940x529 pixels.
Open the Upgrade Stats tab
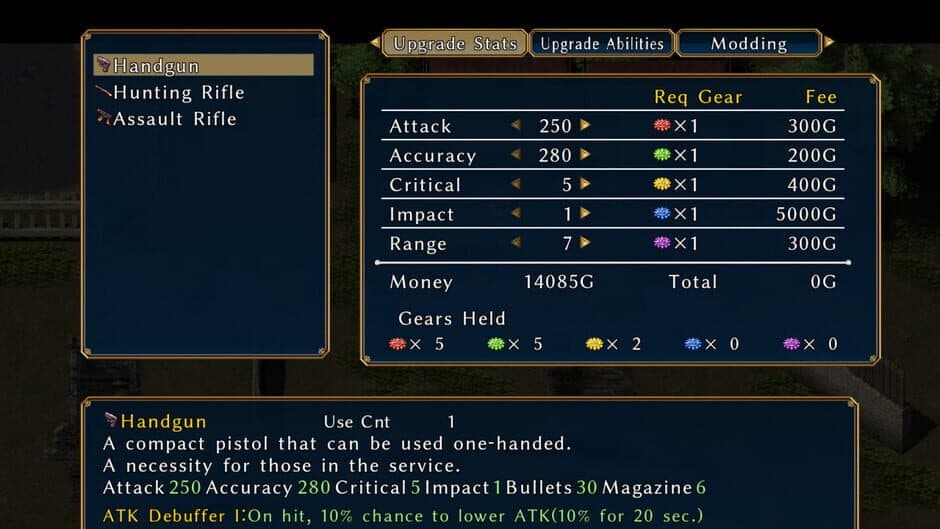pos(455,43)
